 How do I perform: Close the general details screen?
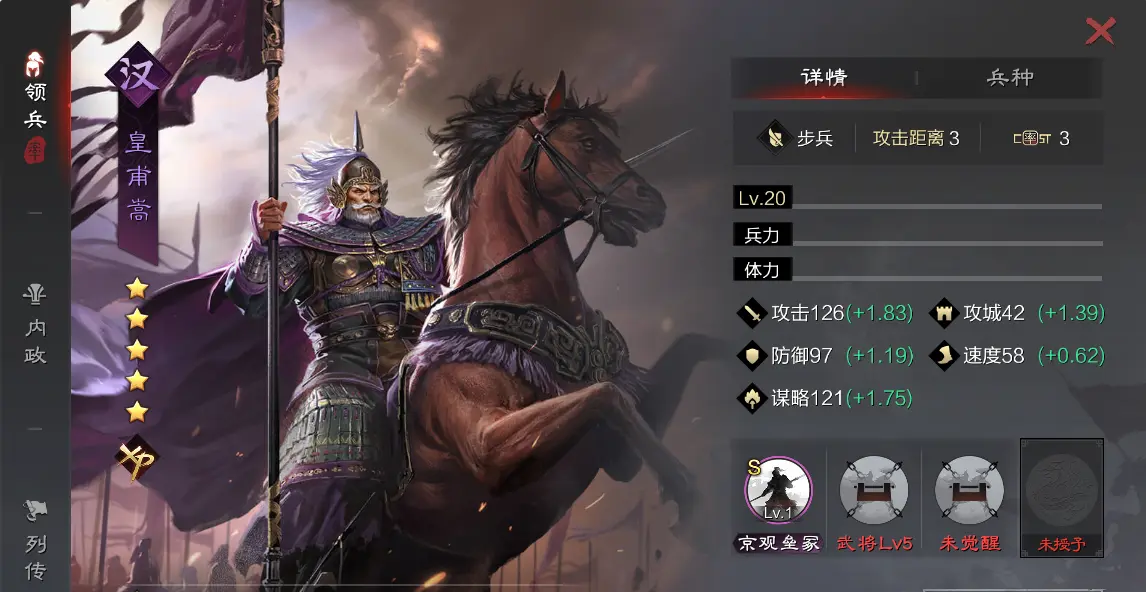(1100, 31)
